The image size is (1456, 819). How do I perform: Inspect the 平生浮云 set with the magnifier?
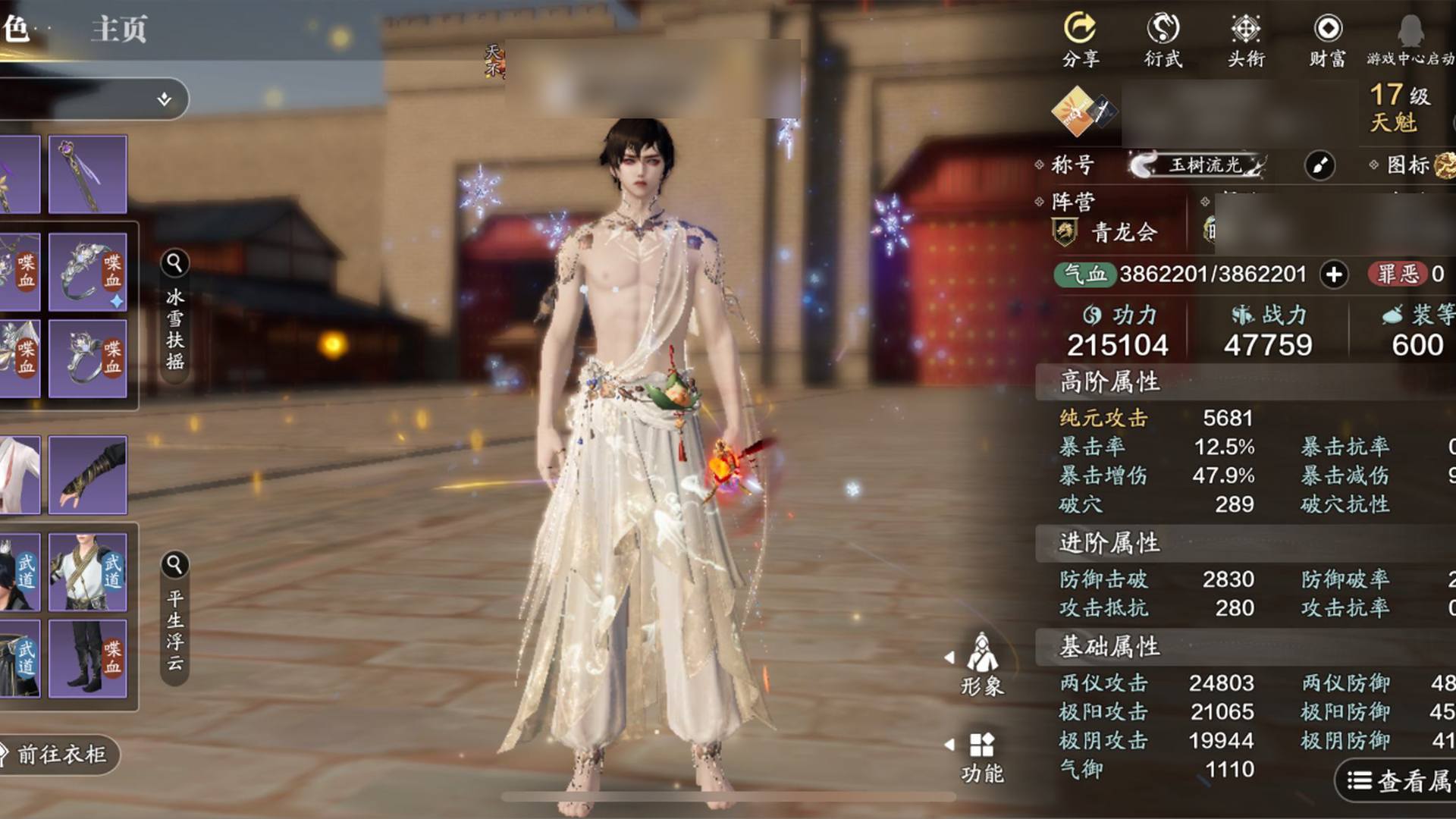click(174, 565)
